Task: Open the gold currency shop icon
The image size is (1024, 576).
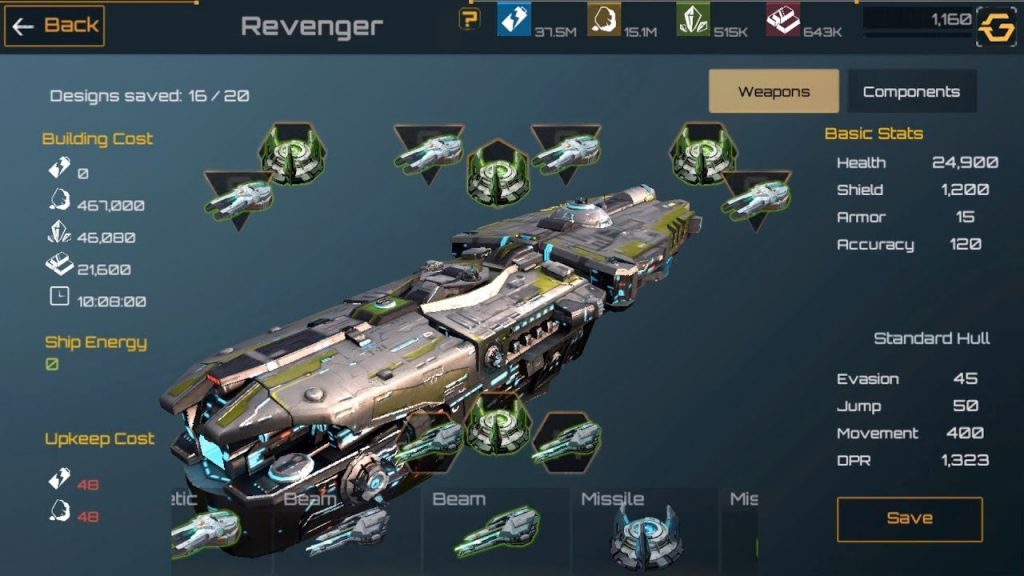Action: [x=996, y=28]
